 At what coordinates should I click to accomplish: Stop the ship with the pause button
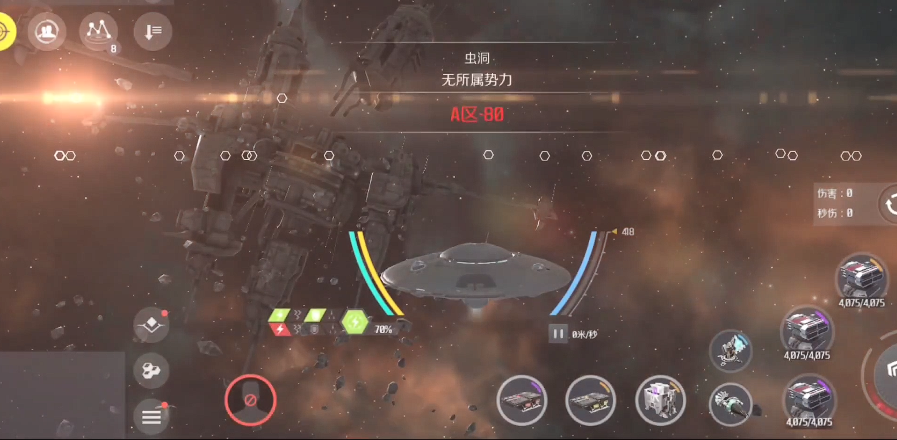tap(558, 333)
